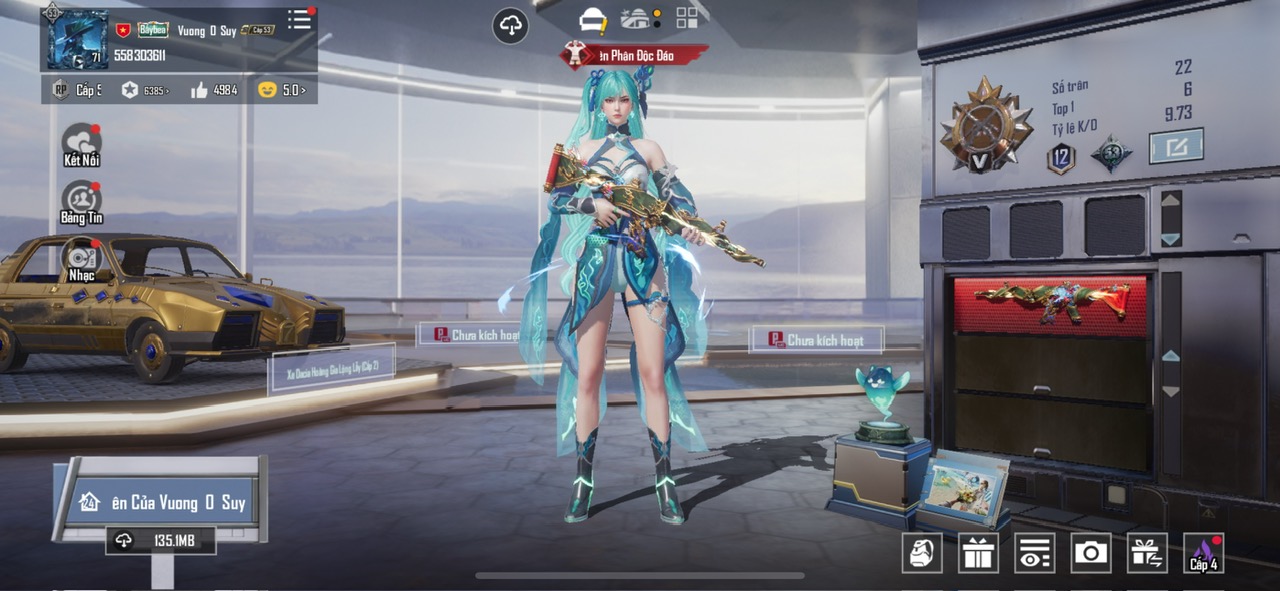
Task: Open the purple flame Cấp 4 icon
Action: (1204, 552)
